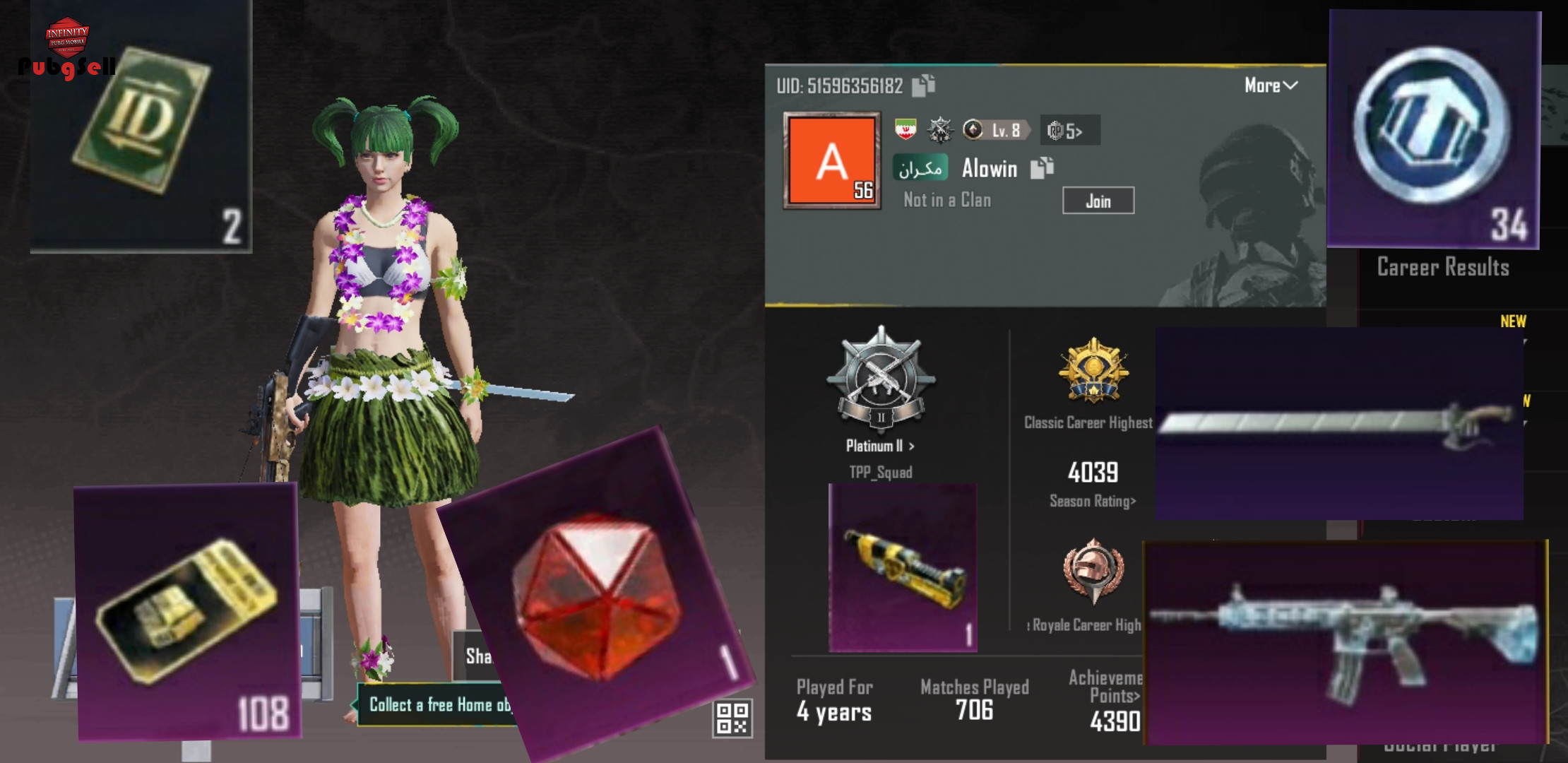
Task: Open the orange A avatar frame
Action: click(832, 160)
